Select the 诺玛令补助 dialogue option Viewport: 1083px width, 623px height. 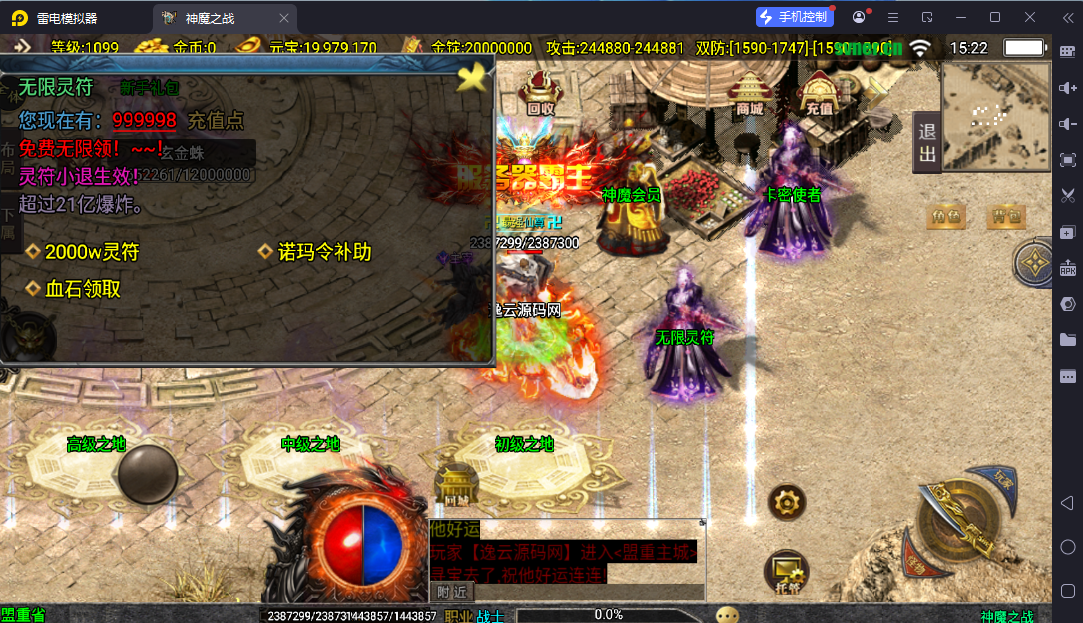click(x=324, y=252)
